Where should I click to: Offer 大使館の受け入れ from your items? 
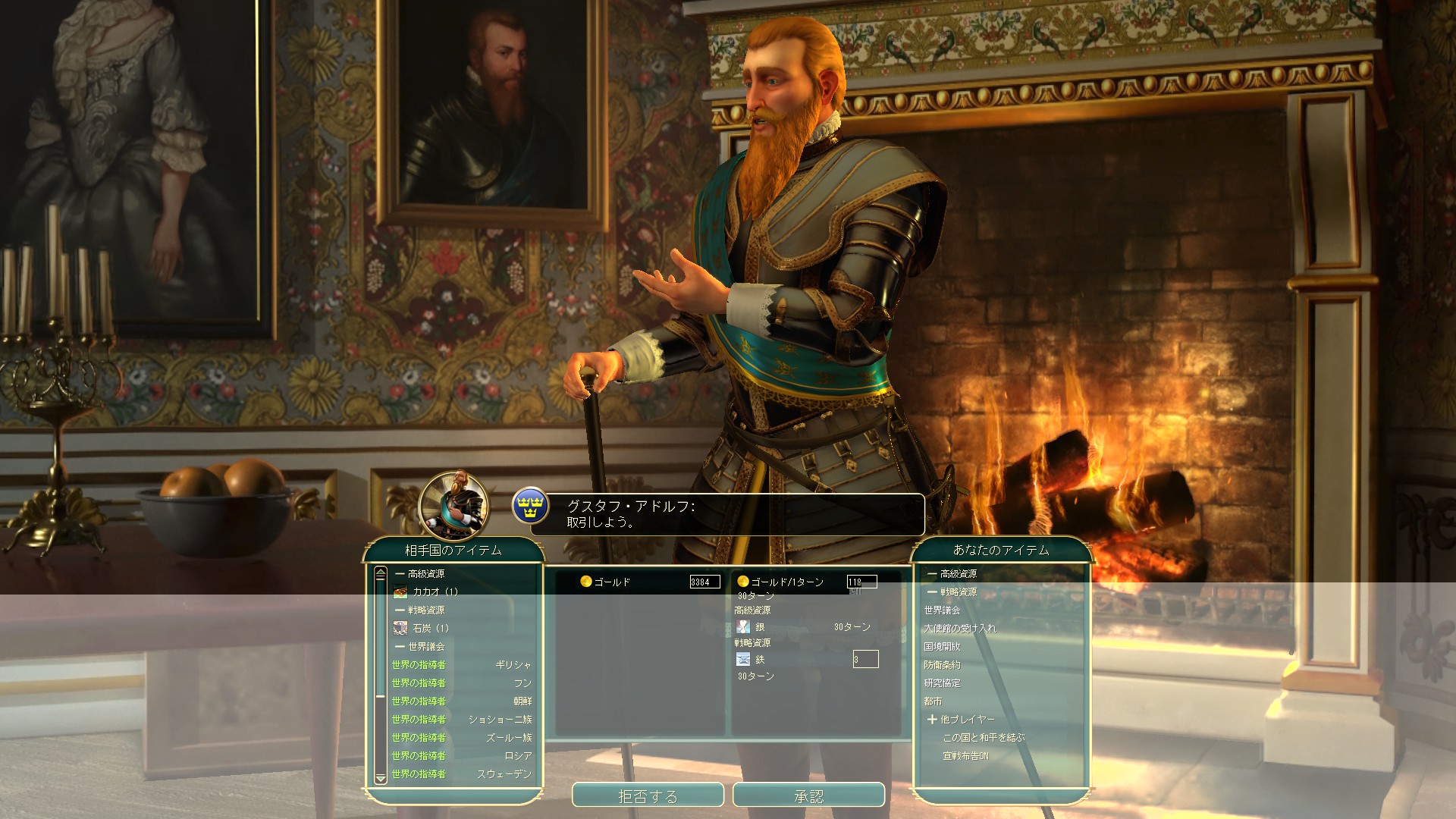click(960, 628)
